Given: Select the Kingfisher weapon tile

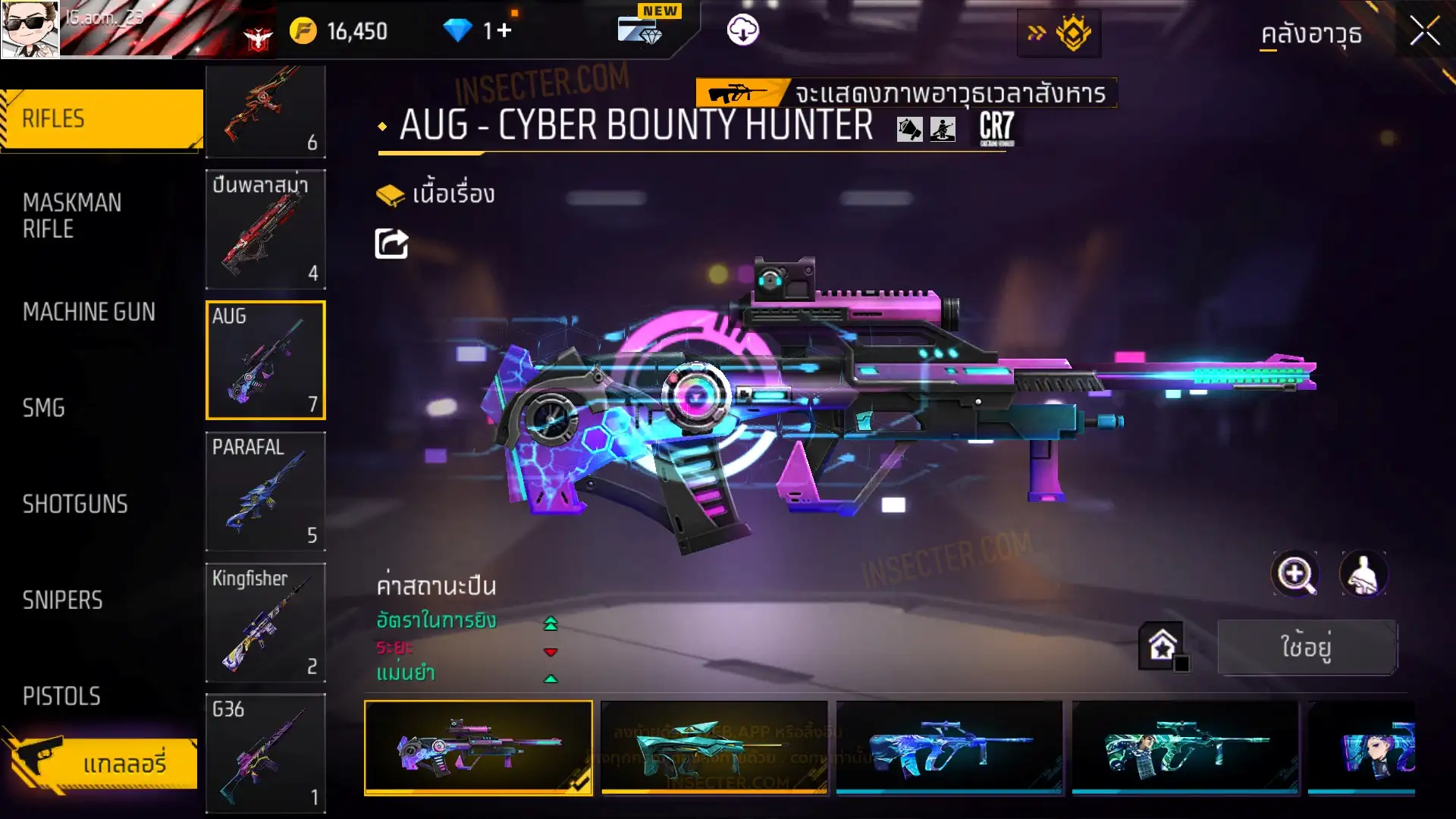Looking at the screenshot, I should pyautogui.click(x=265, y=623).
